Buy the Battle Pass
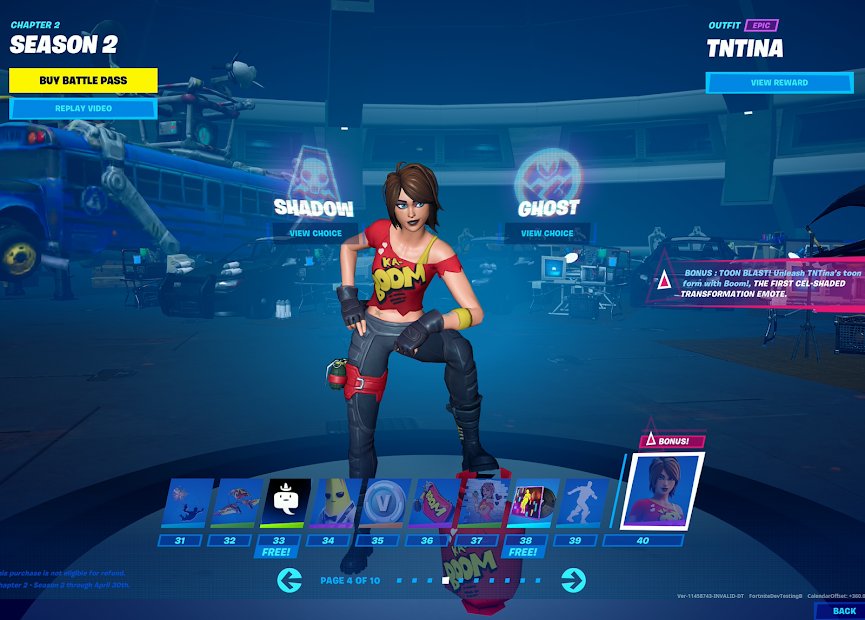The image size is (865, 620). point(83,80)
